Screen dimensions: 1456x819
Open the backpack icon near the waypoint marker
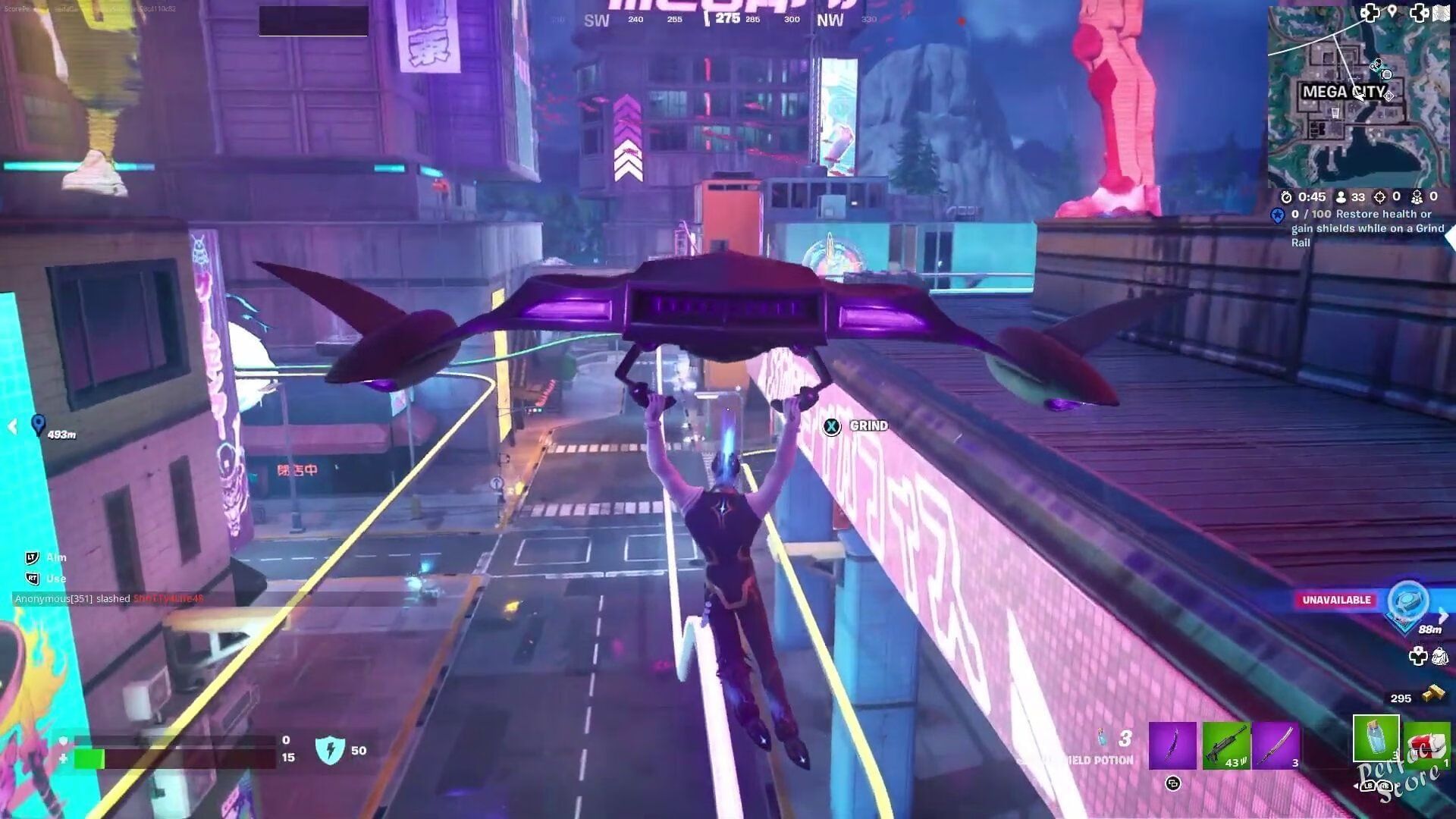(x=1442, y=657)
